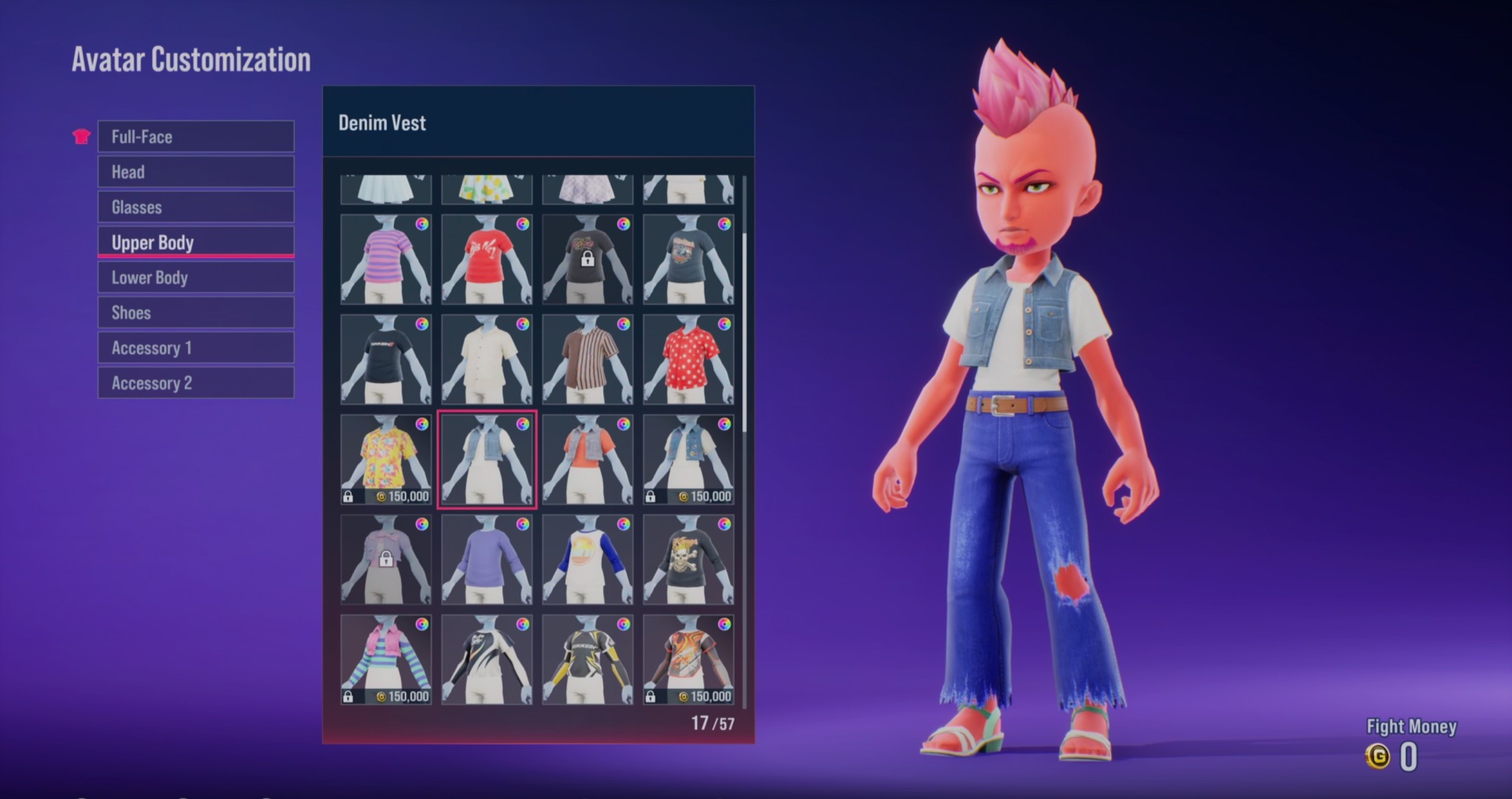
Task: Pick the flame print jersey
Action: [688, 659]
